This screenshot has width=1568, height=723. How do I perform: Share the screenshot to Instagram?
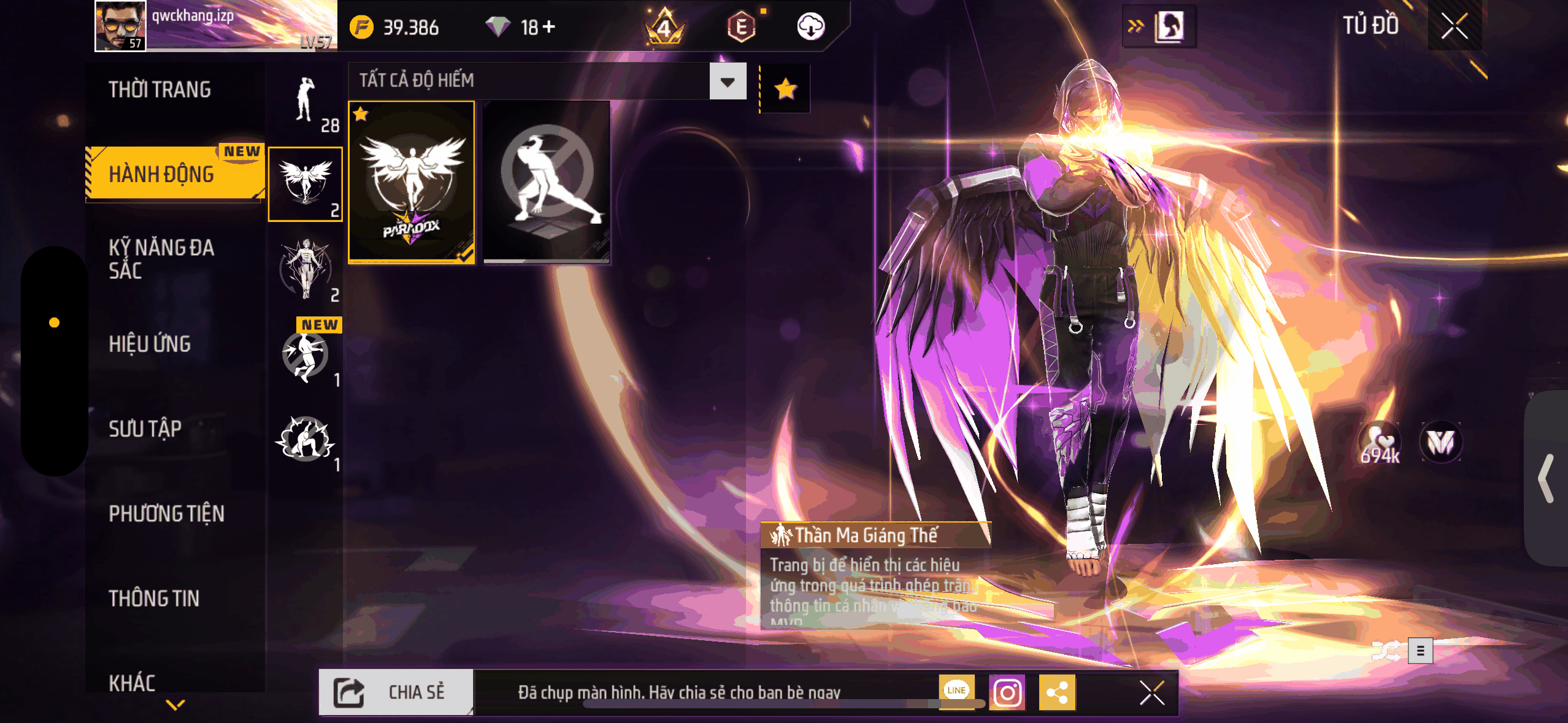[x=1007, y=693]
